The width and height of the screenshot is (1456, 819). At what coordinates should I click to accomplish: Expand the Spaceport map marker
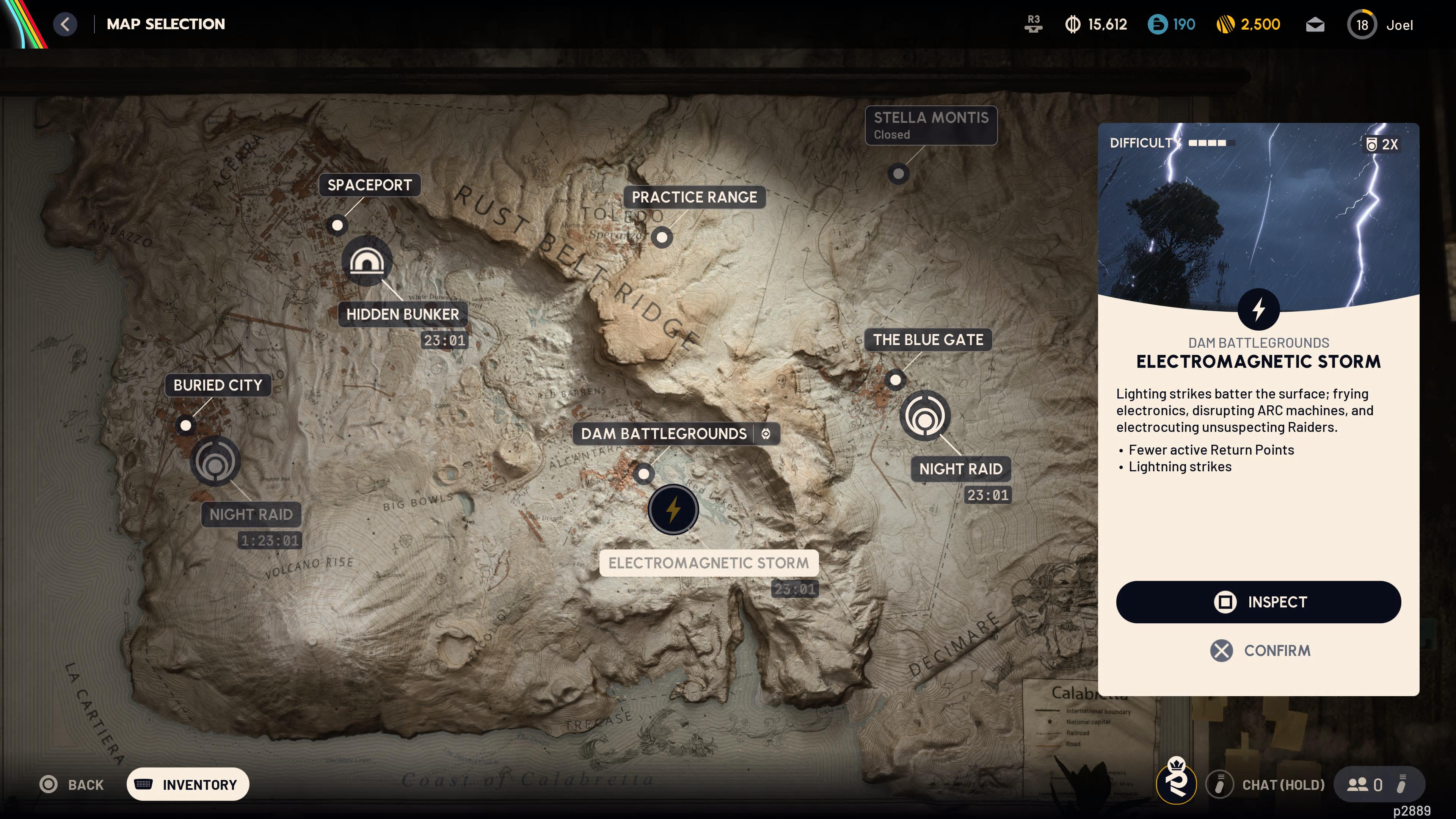pyautogui.click(x=337, y=225)
